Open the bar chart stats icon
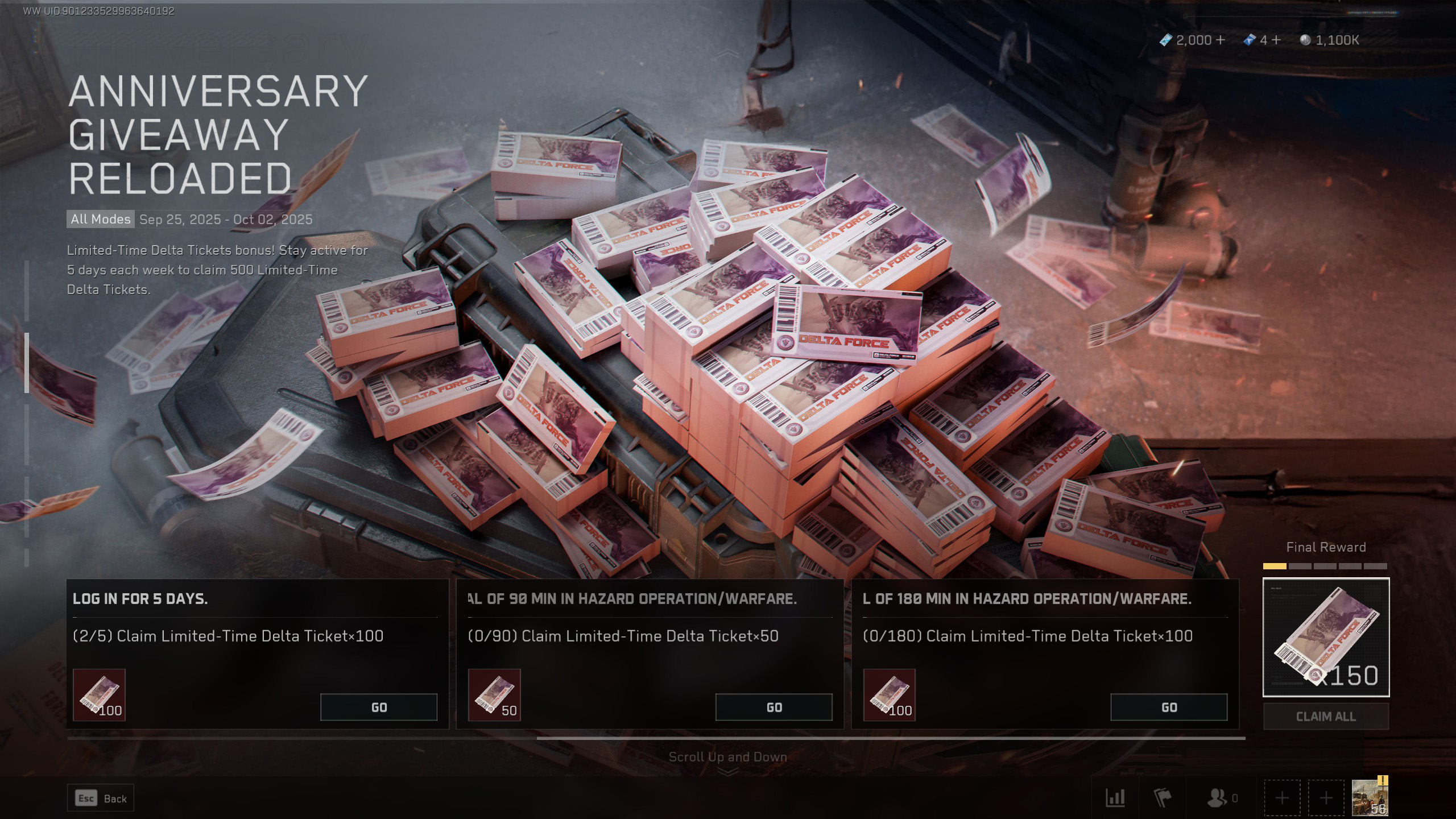 pos(1115,799)
